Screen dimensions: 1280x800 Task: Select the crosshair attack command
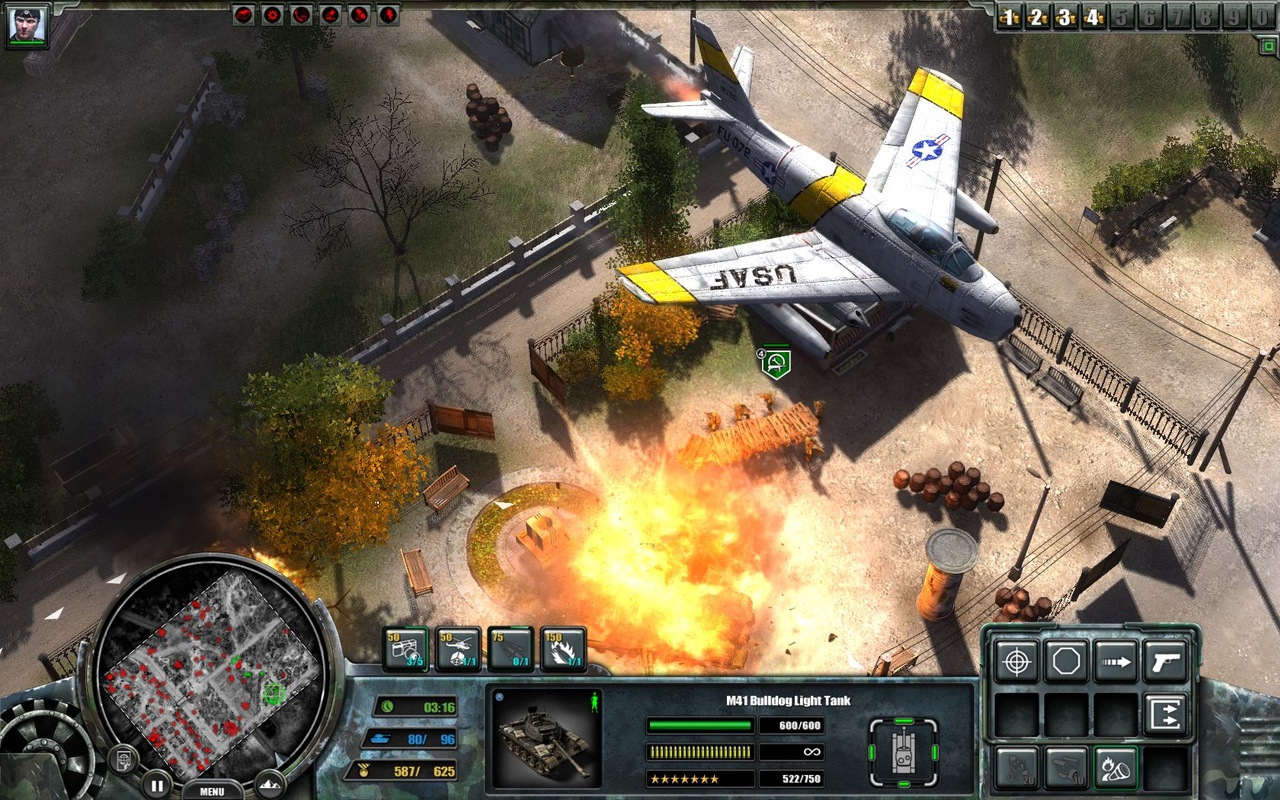[x=1016, y=662]
